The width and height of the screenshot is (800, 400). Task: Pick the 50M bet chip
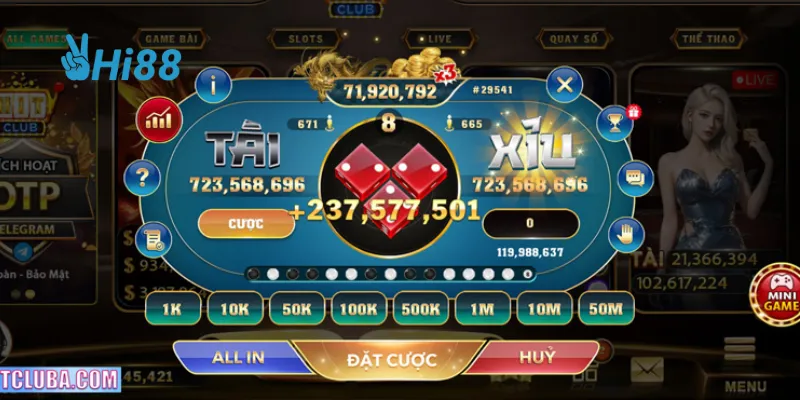(x=606, y=309)
